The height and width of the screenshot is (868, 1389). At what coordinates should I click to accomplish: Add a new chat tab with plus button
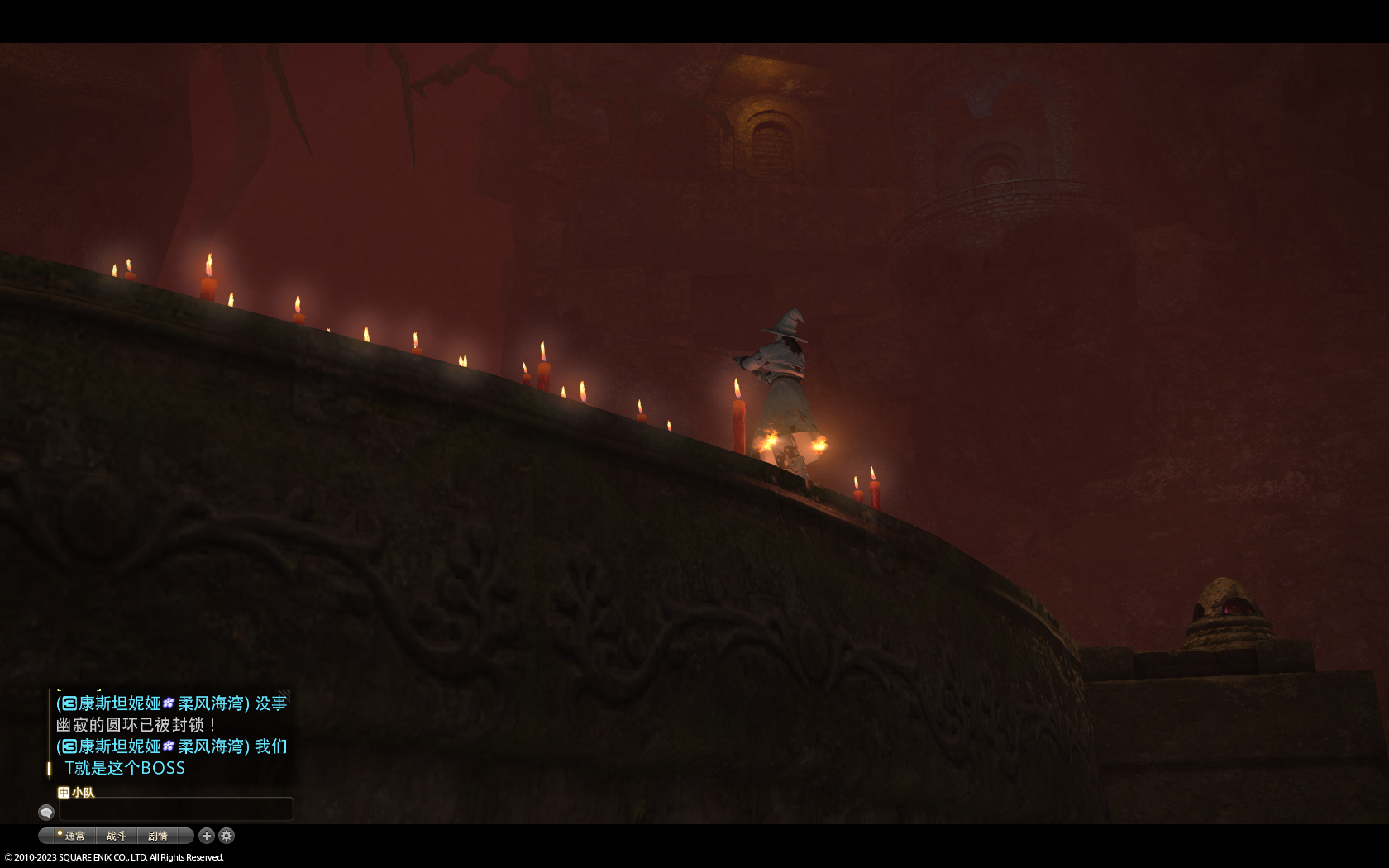pos(207,836)
